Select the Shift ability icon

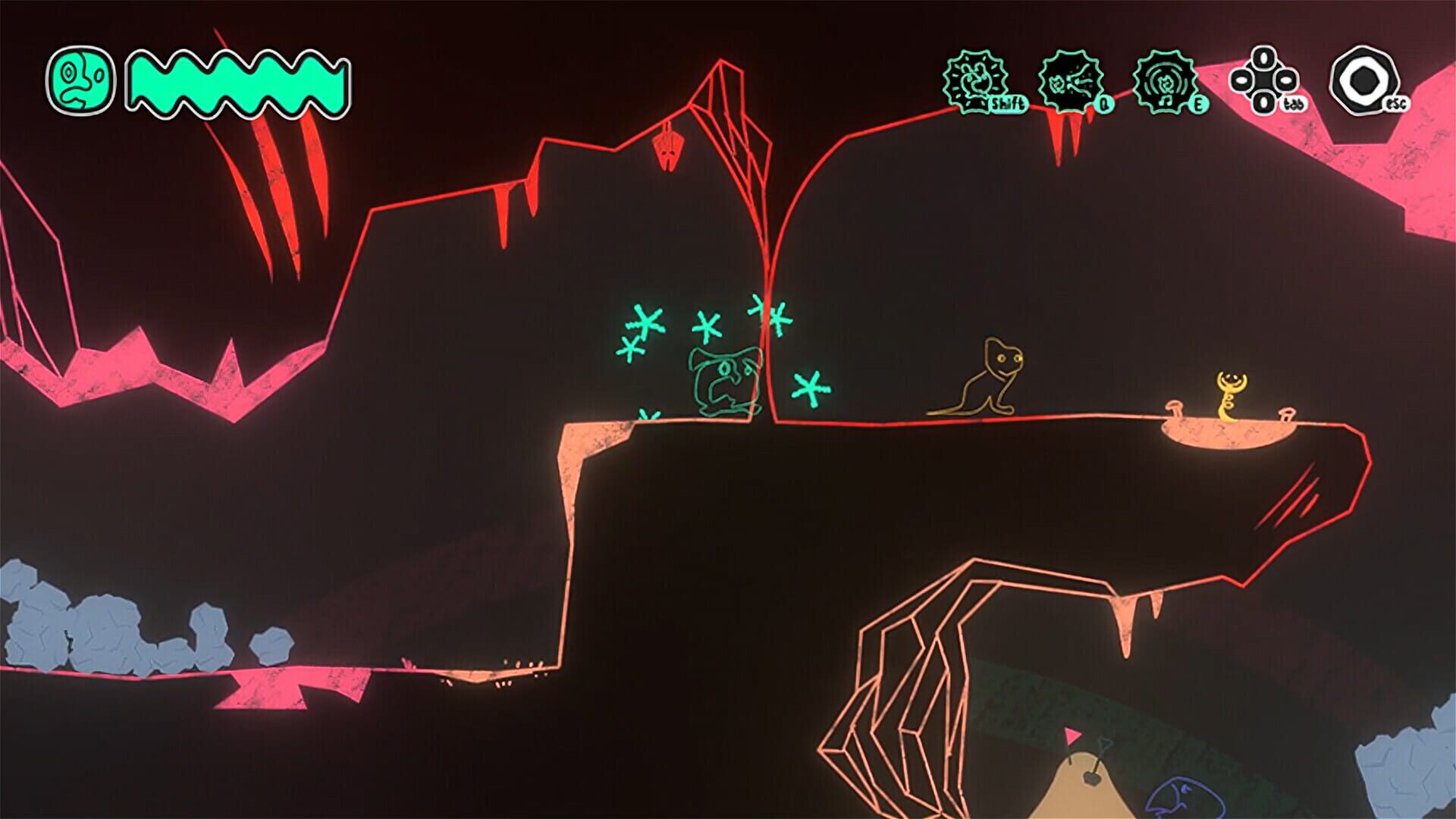pos(974,80)
